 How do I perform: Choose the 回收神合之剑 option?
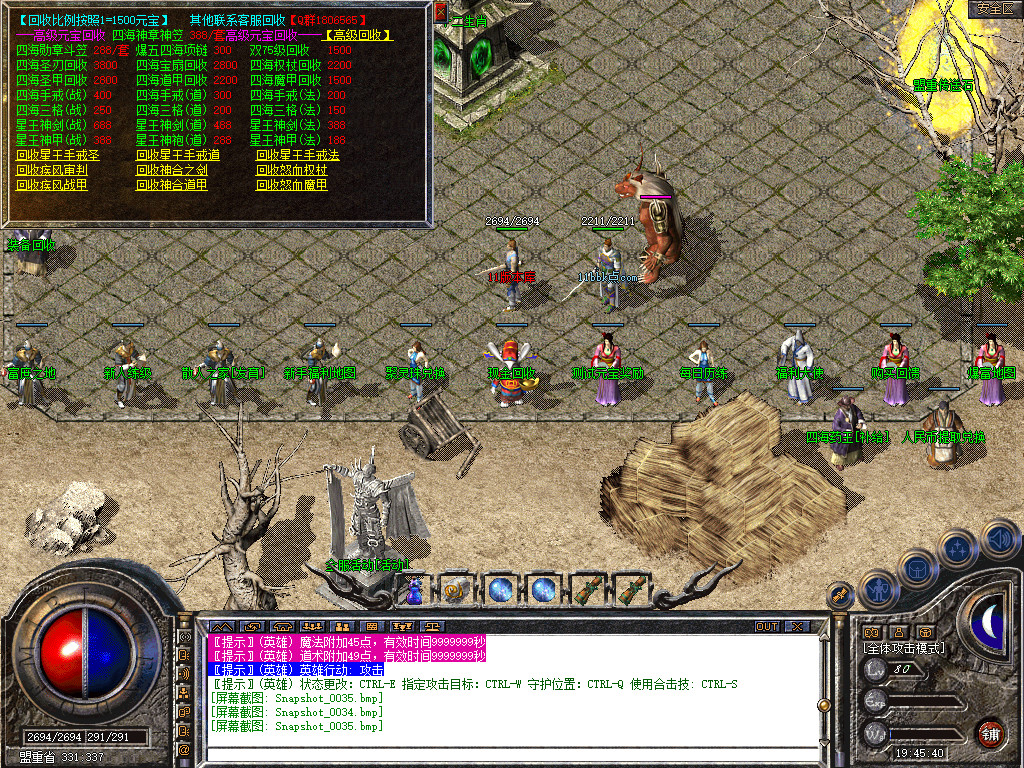tap(172, 170)
